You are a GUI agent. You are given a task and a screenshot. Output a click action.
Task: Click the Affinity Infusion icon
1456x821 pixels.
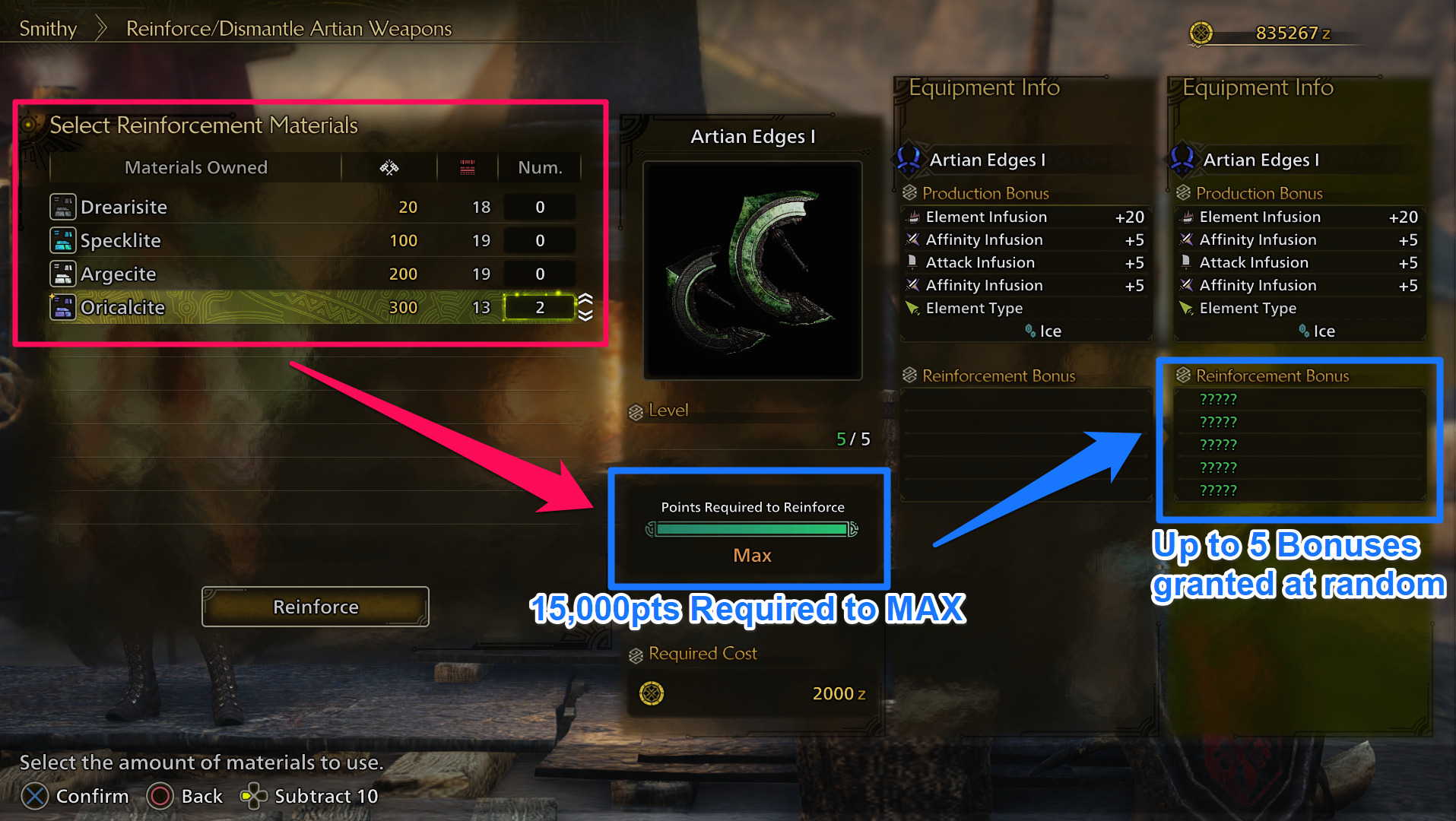point(912,239)
